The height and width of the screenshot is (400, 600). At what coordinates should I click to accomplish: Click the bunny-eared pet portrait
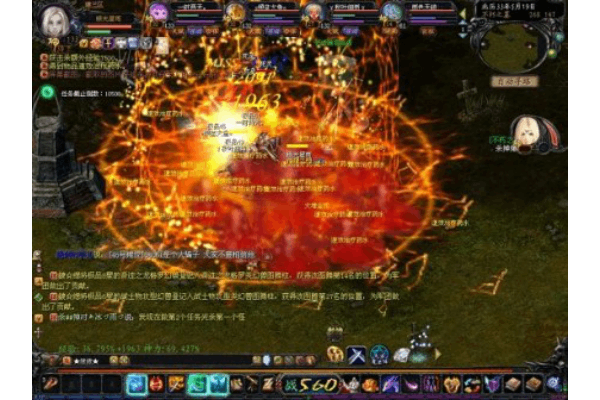click(x=527, y=131)
